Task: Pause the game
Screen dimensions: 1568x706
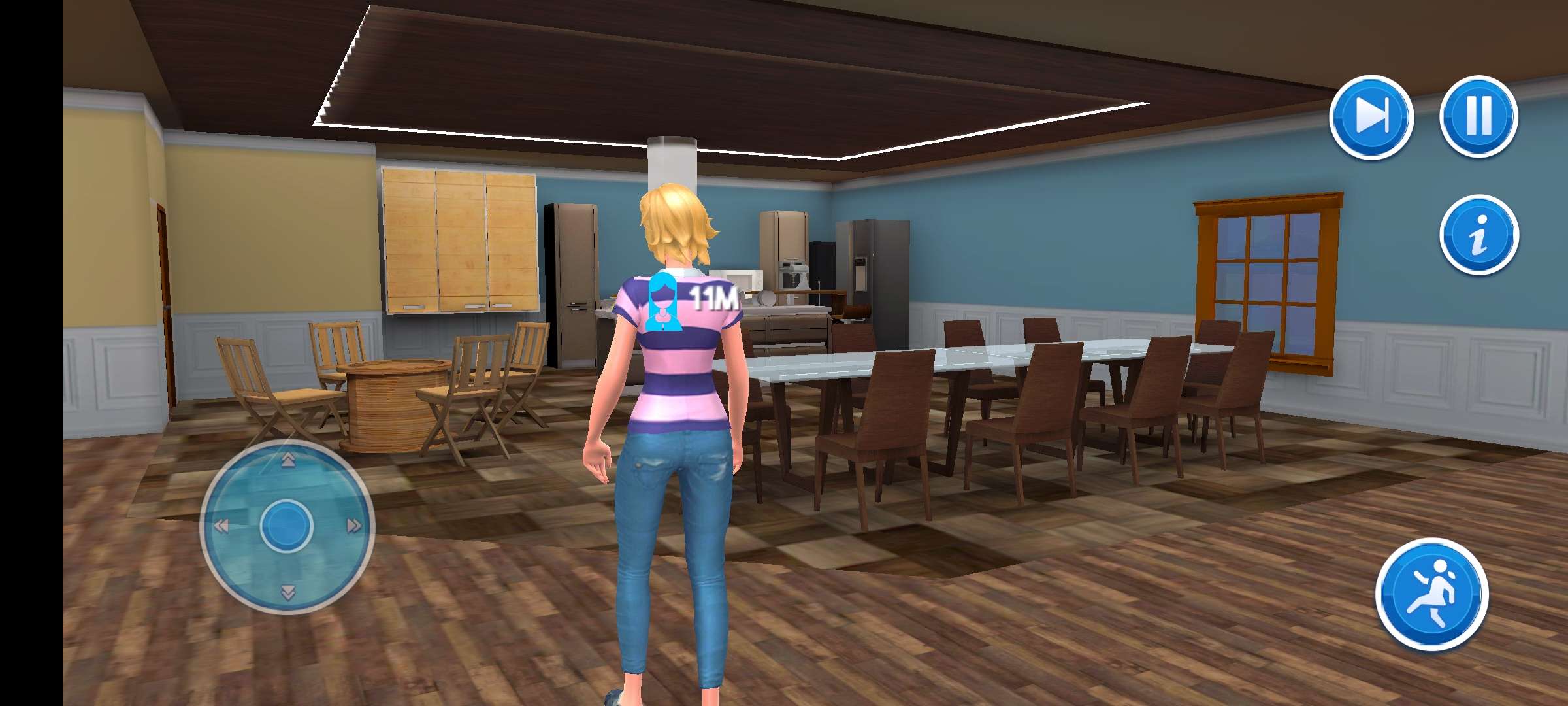Action: (1479, 116)
